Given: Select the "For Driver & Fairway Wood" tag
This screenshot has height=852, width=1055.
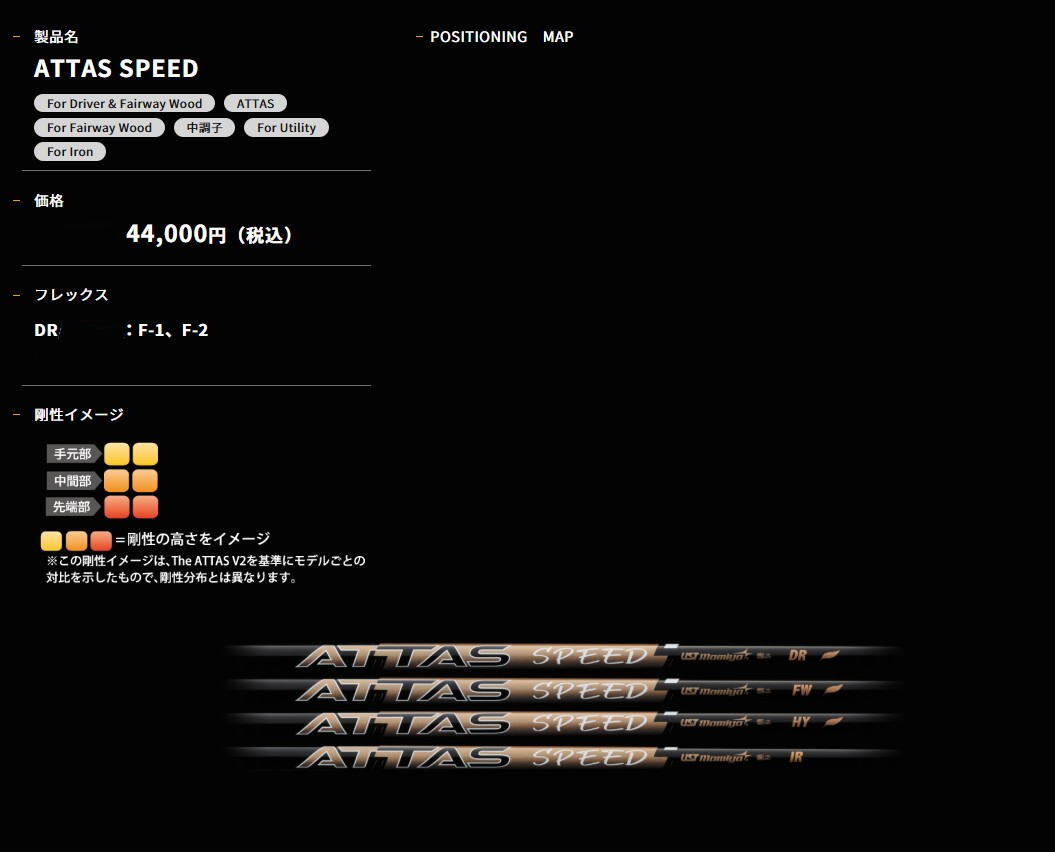Looking at the screenshot, I should pos(124,103).
